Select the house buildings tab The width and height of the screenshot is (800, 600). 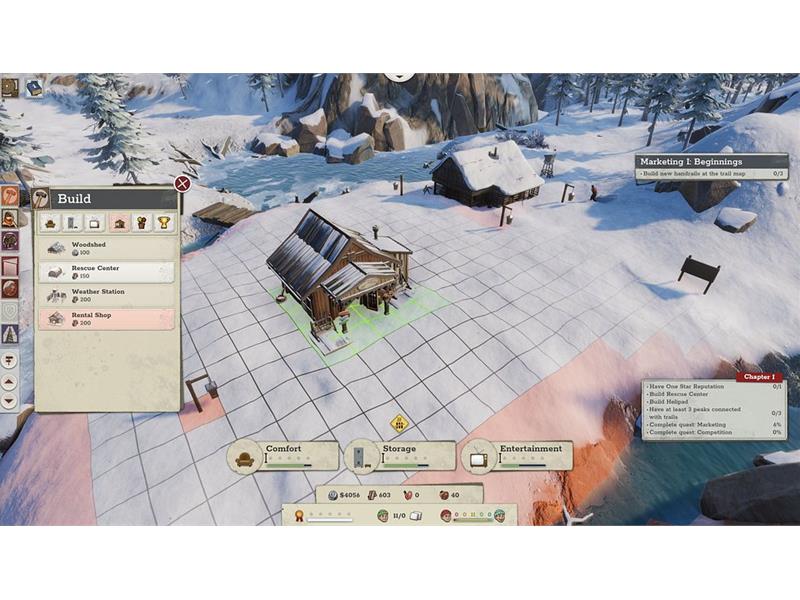(x=119, y=222)
